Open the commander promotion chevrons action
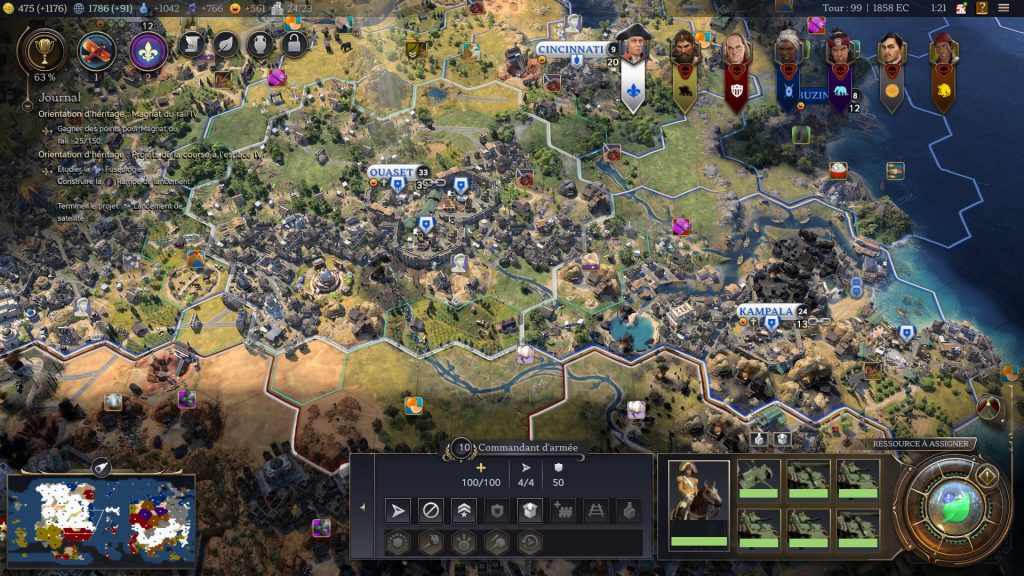Image resolution: width=1024 pixels, height=576 pixels. pos(462,511)
